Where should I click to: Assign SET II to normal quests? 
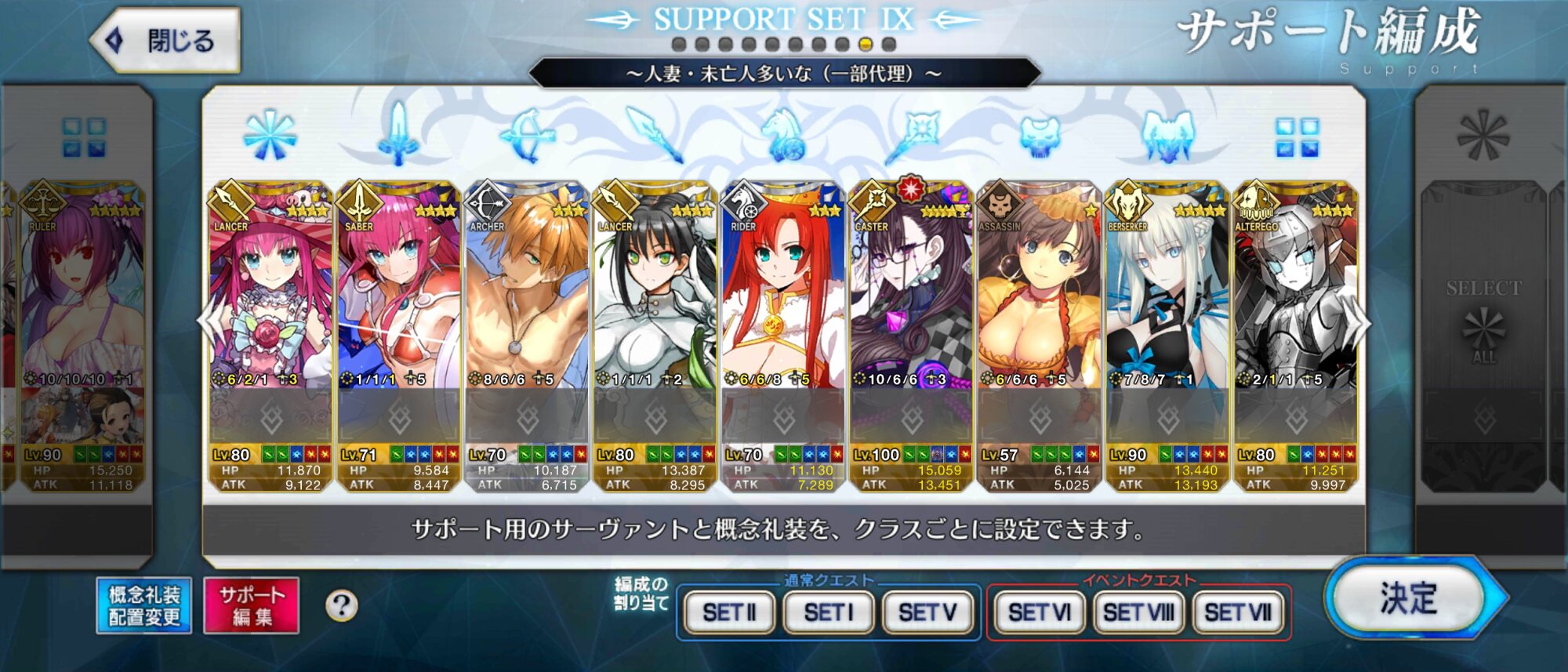729,612
